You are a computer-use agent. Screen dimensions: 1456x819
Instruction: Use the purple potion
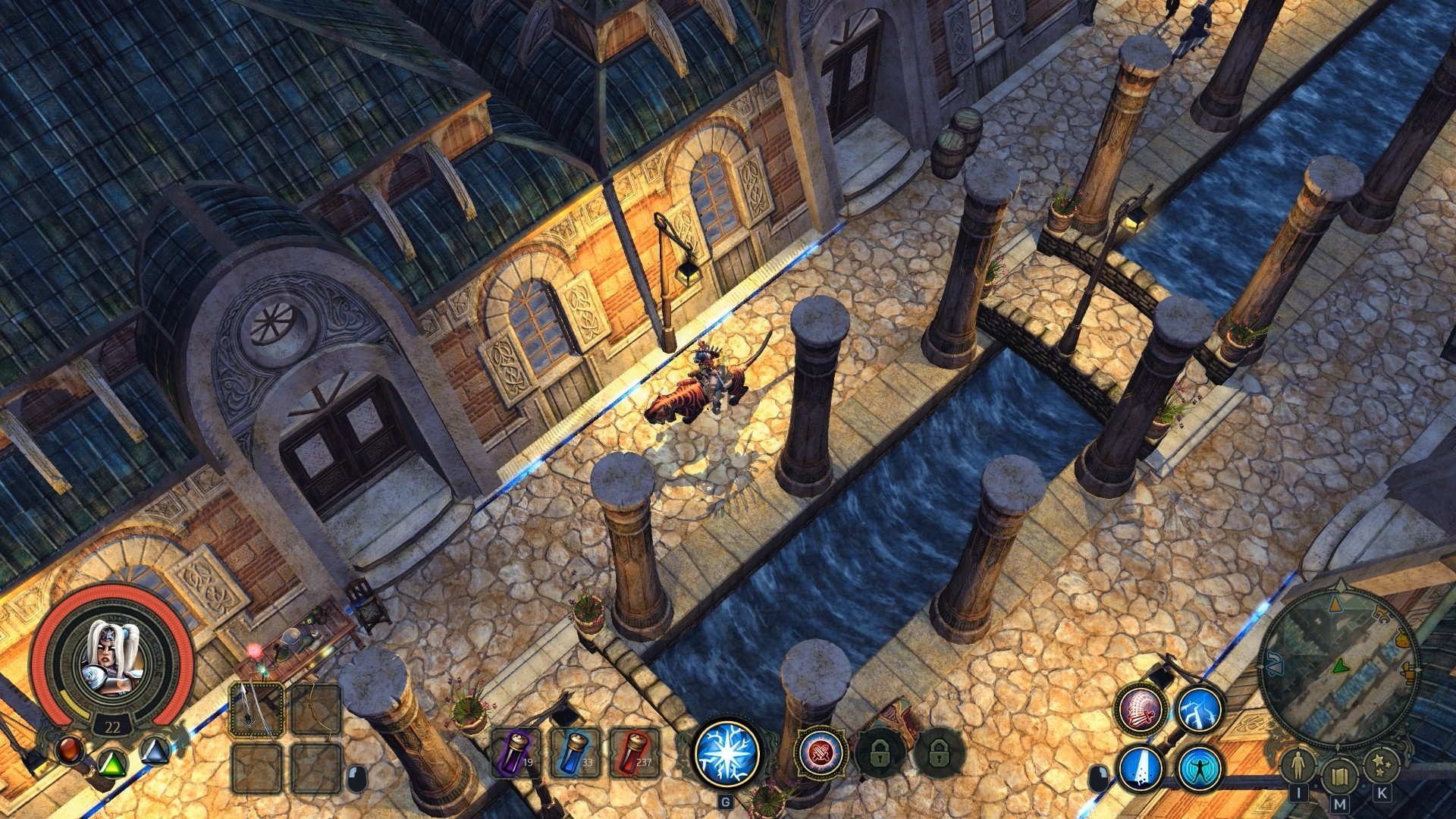pos(517,753)
